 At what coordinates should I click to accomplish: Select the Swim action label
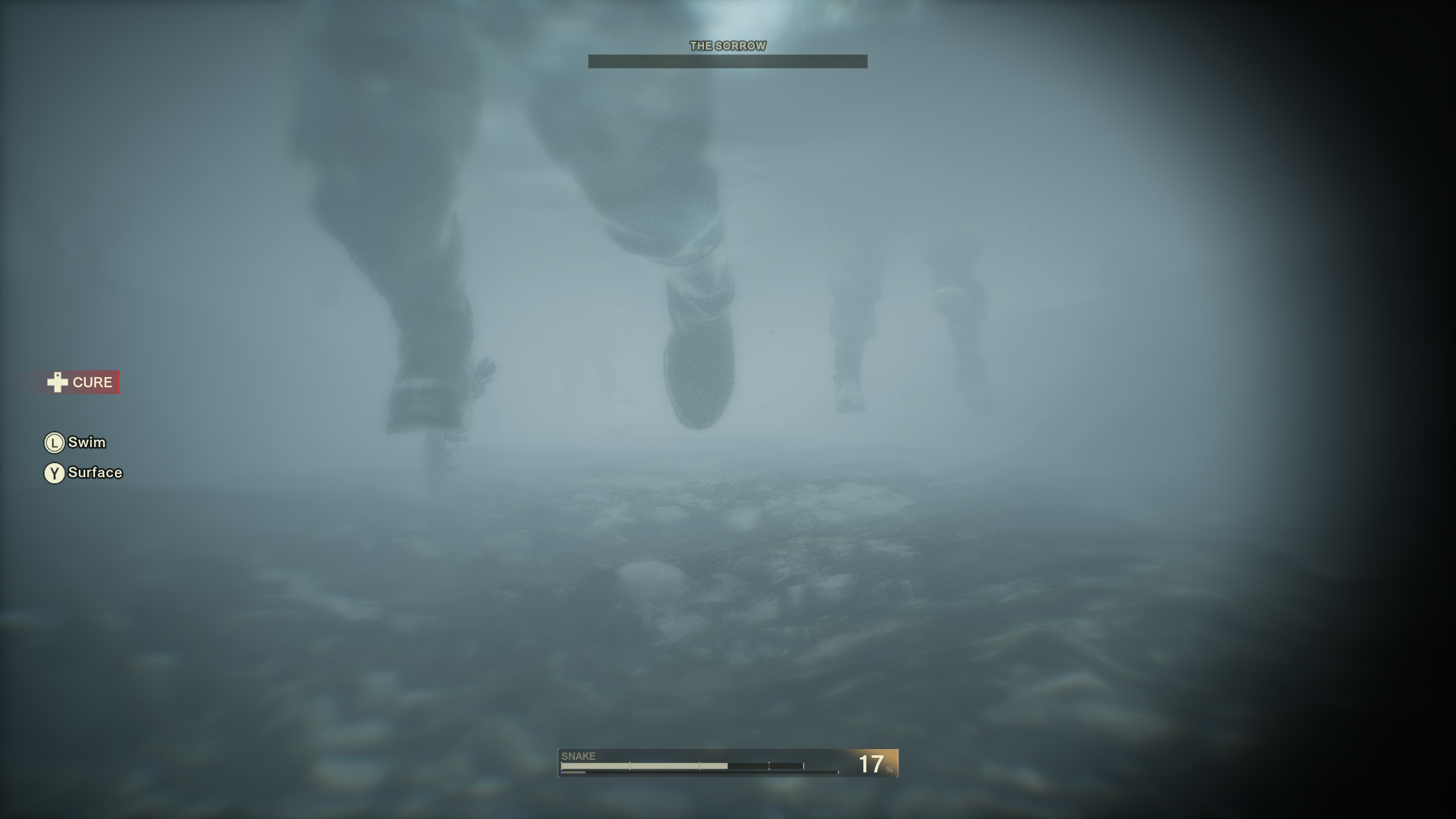tap(87, 442)
